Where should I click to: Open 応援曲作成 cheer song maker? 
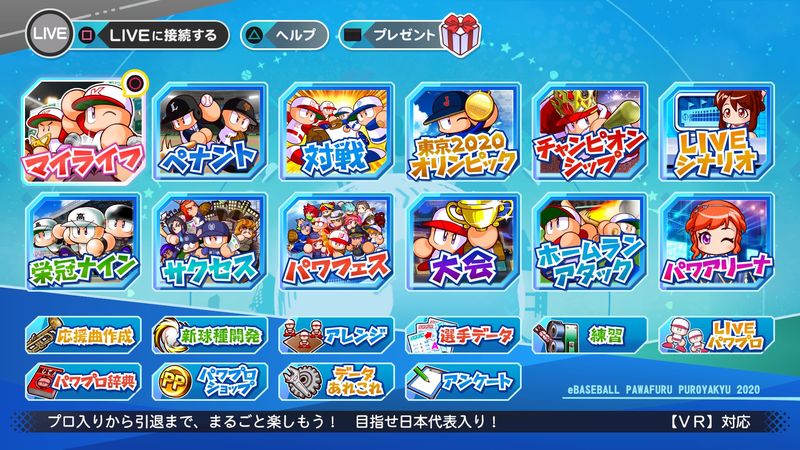tap(84, 336)
